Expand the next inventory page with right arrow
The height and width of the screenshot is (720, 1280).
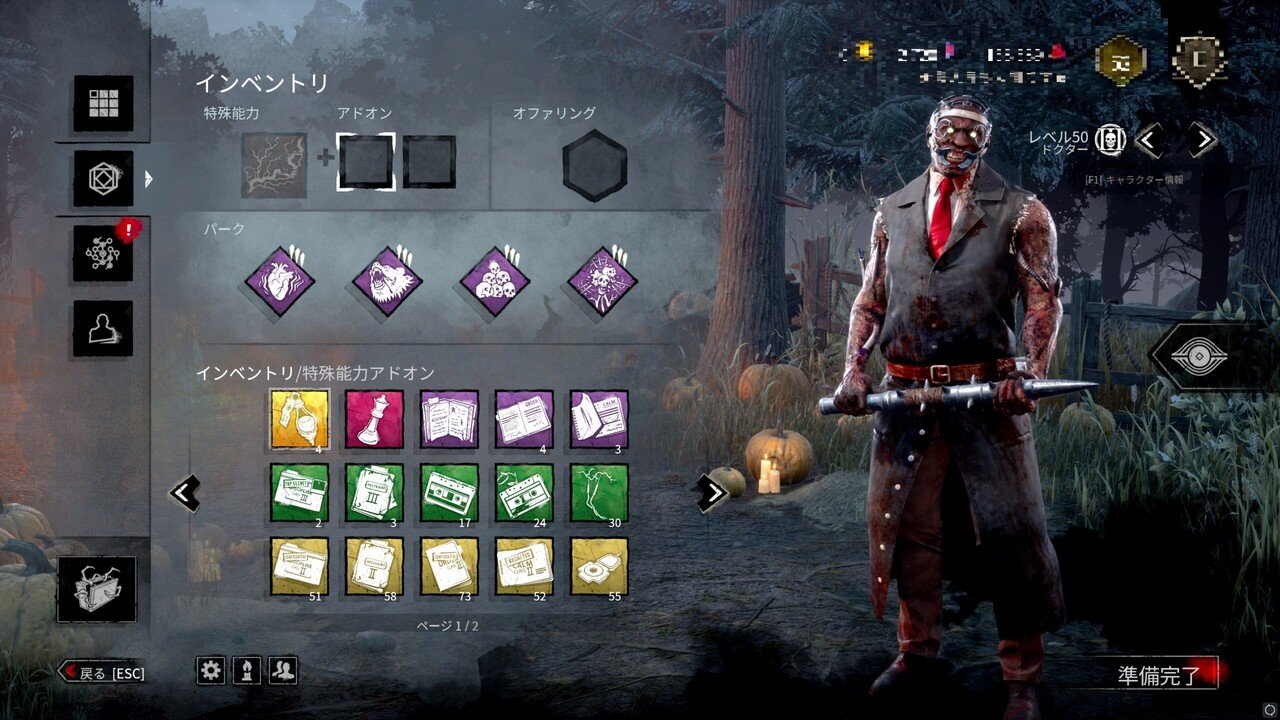point(713,492)
